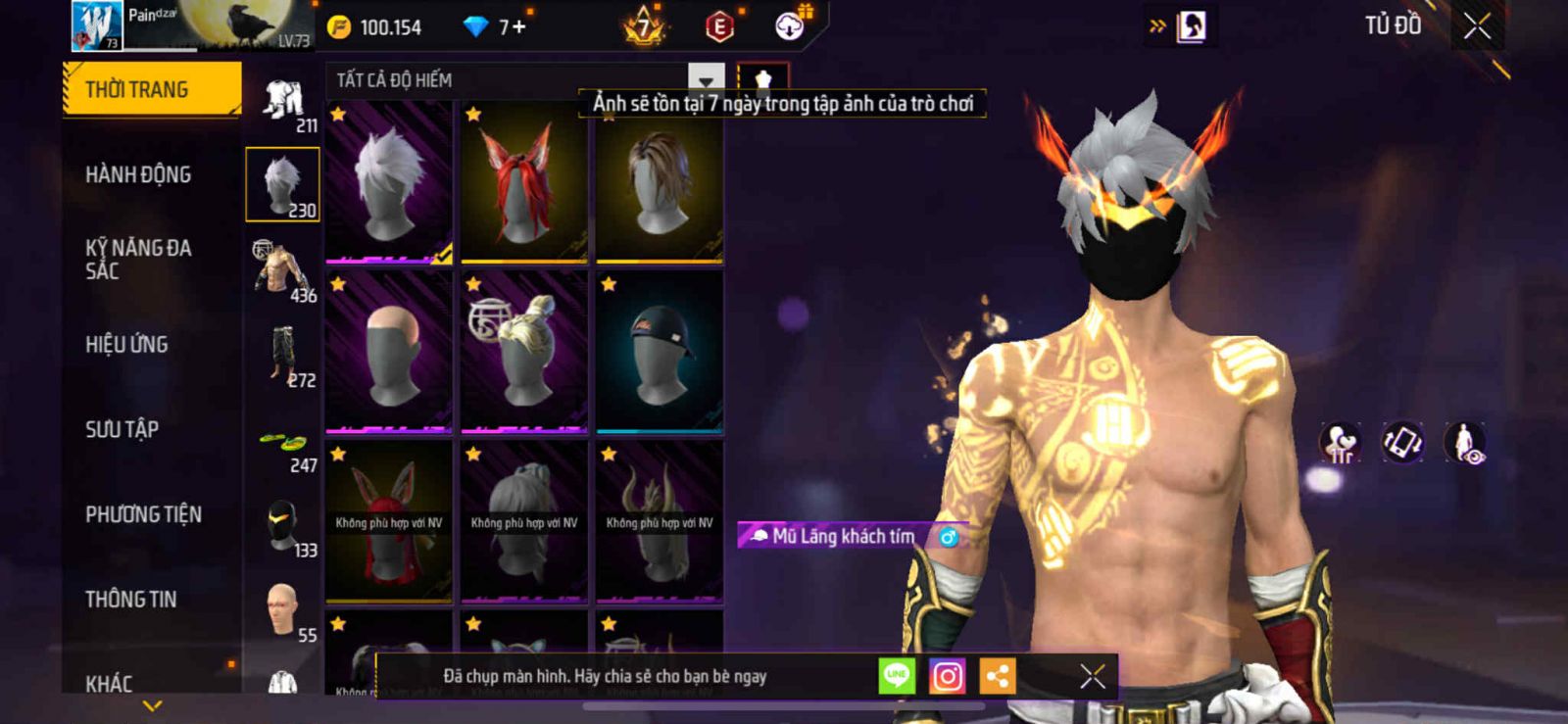Close the Tủ Đồ wardrobe screen
Viewport: 1568px width, 724px height.
point(1478,26)
